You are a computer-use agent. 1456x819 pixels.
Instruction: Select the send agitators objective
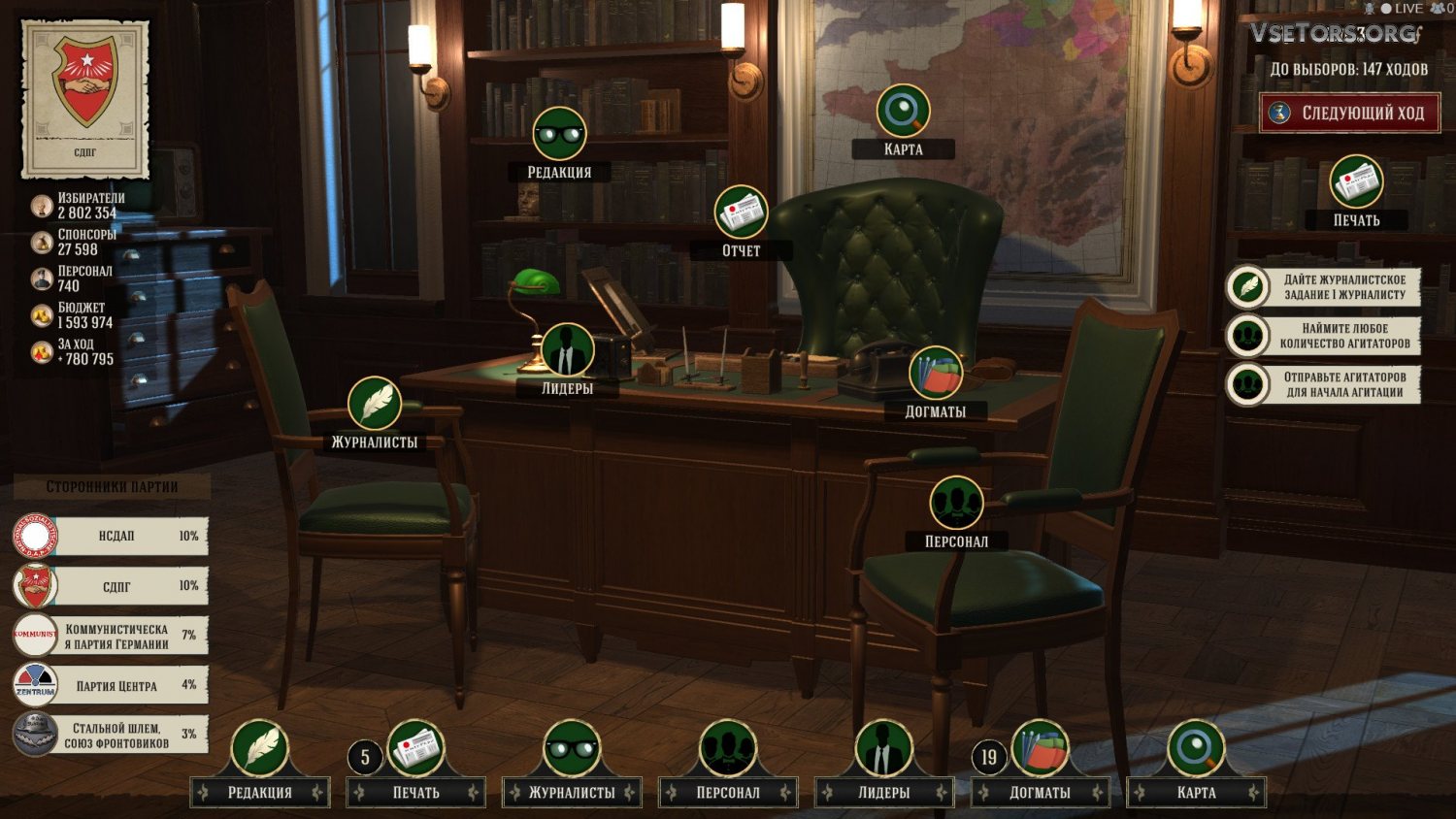tap(1324, 384)
